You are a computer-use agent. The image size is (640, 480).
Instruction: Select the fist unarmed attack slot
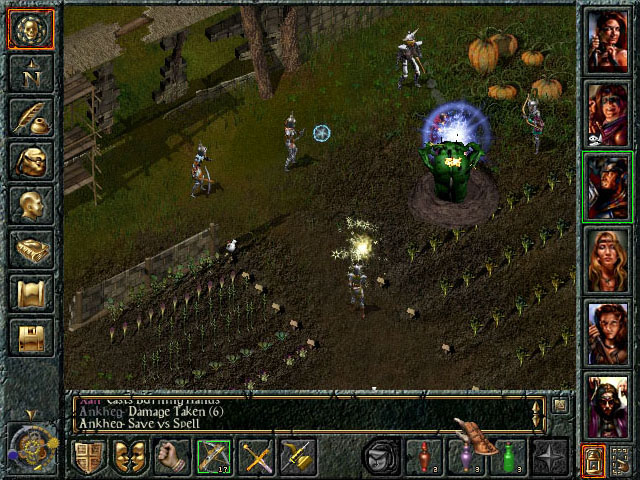(172, 457)
